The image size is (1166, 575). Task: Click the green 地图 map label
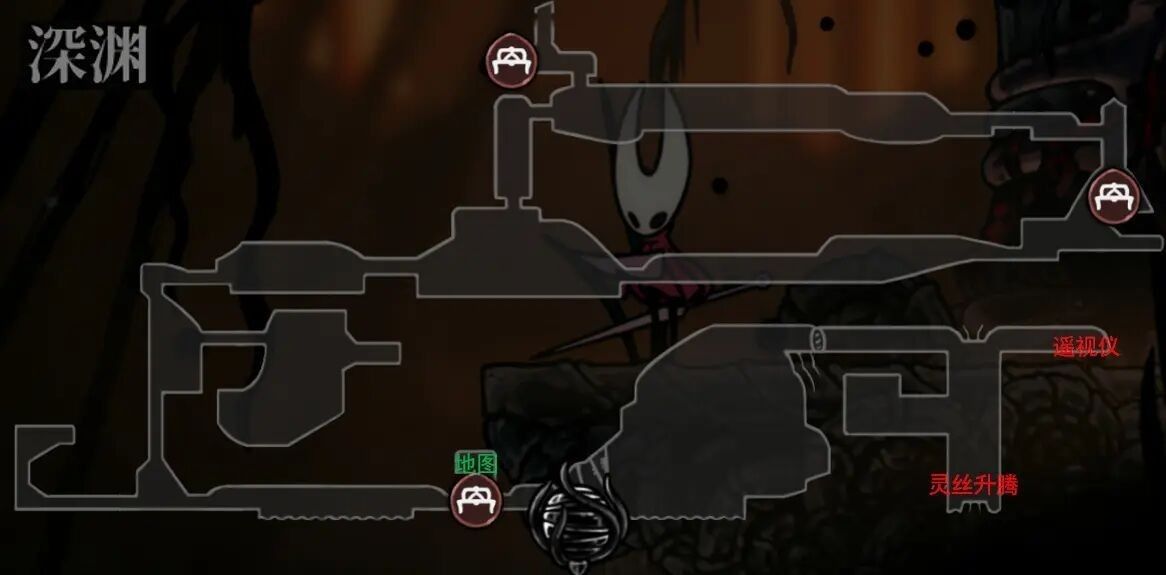point(476,464)
